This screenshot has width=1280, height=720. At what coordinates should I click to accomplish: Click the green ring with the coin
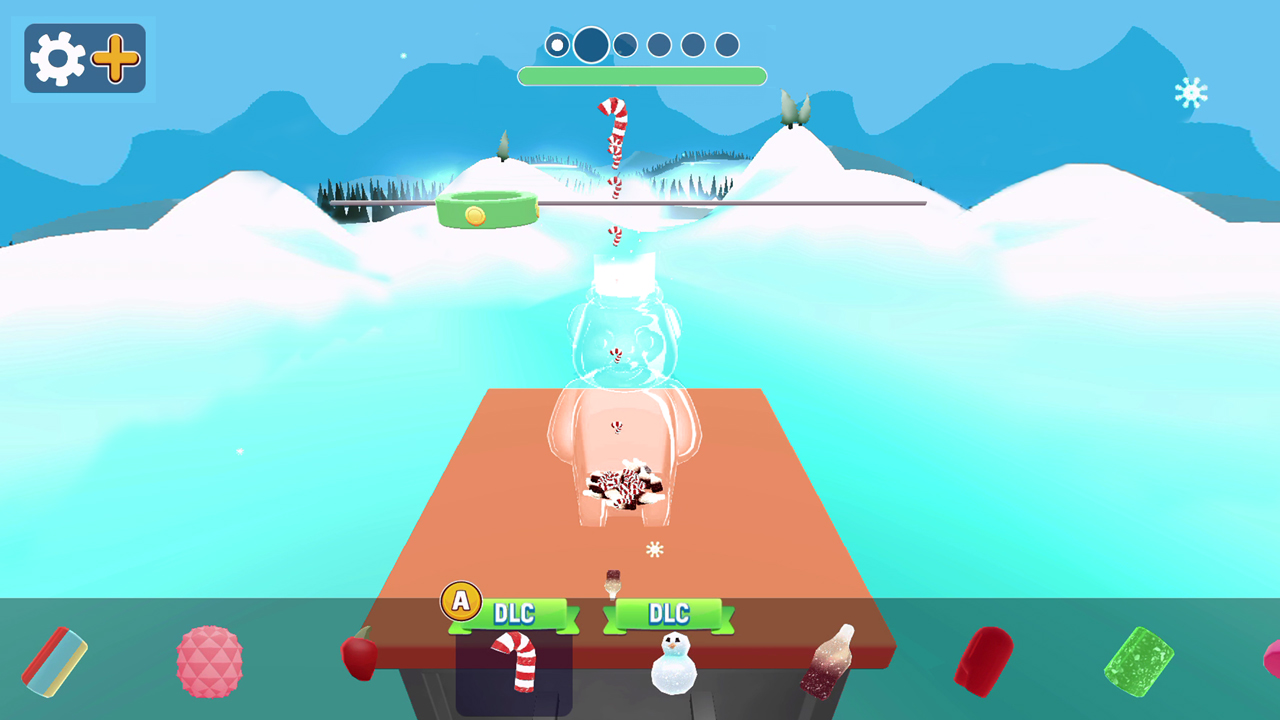487,208
